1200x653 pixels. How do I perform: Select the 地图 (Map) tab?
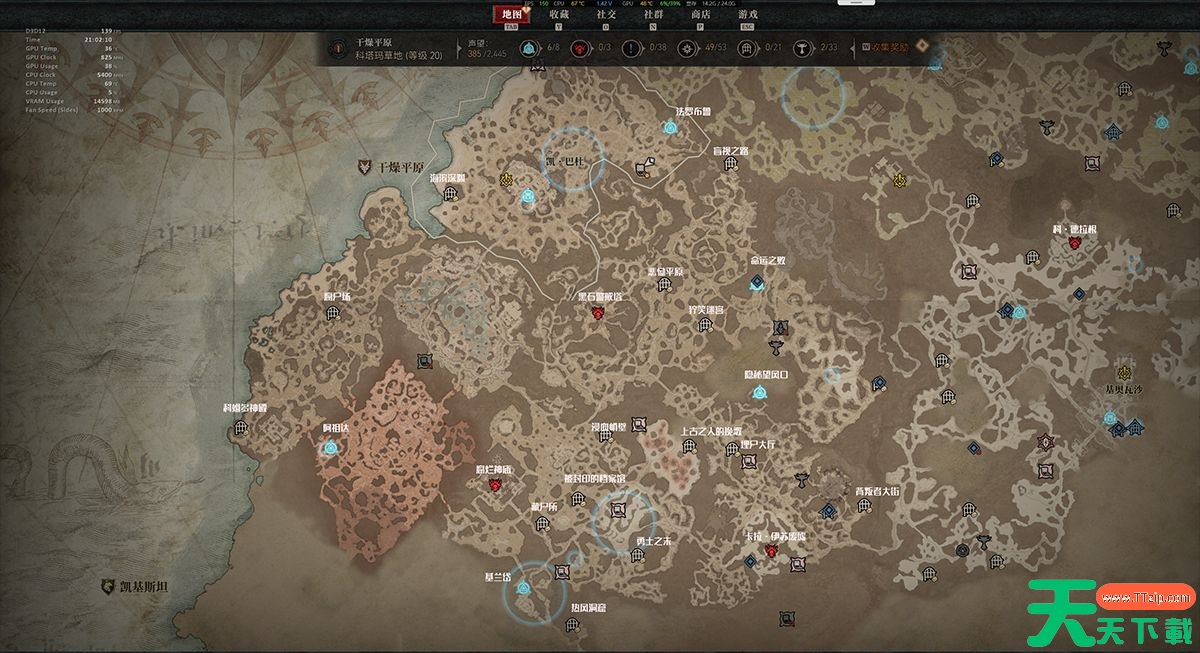click(x=511, y=15)
